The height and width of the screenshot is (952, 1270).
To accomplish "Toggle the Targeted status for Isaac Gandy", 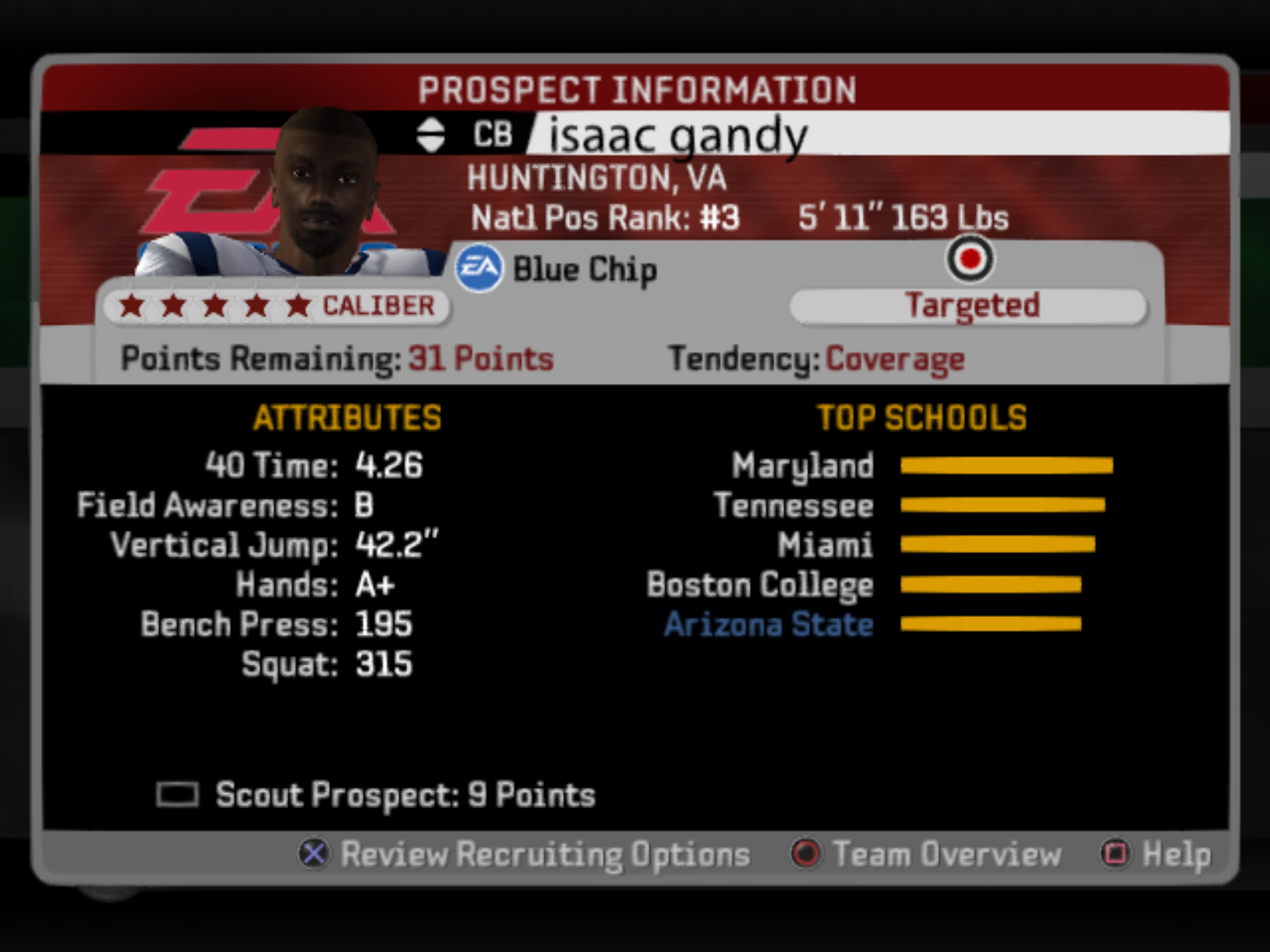I will click(971, 305).
